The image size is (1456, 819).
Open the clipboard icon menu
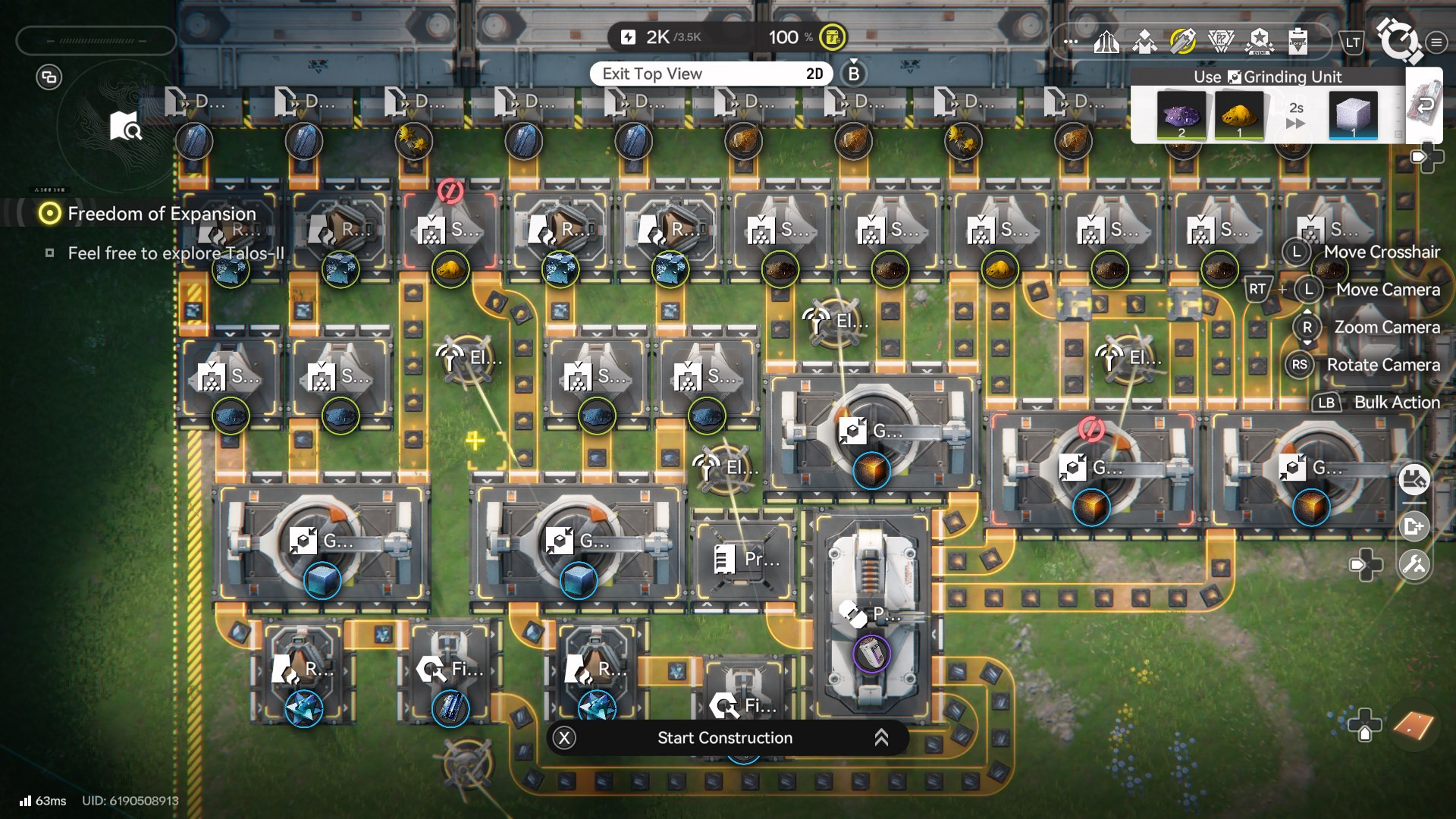(1298, 42)
